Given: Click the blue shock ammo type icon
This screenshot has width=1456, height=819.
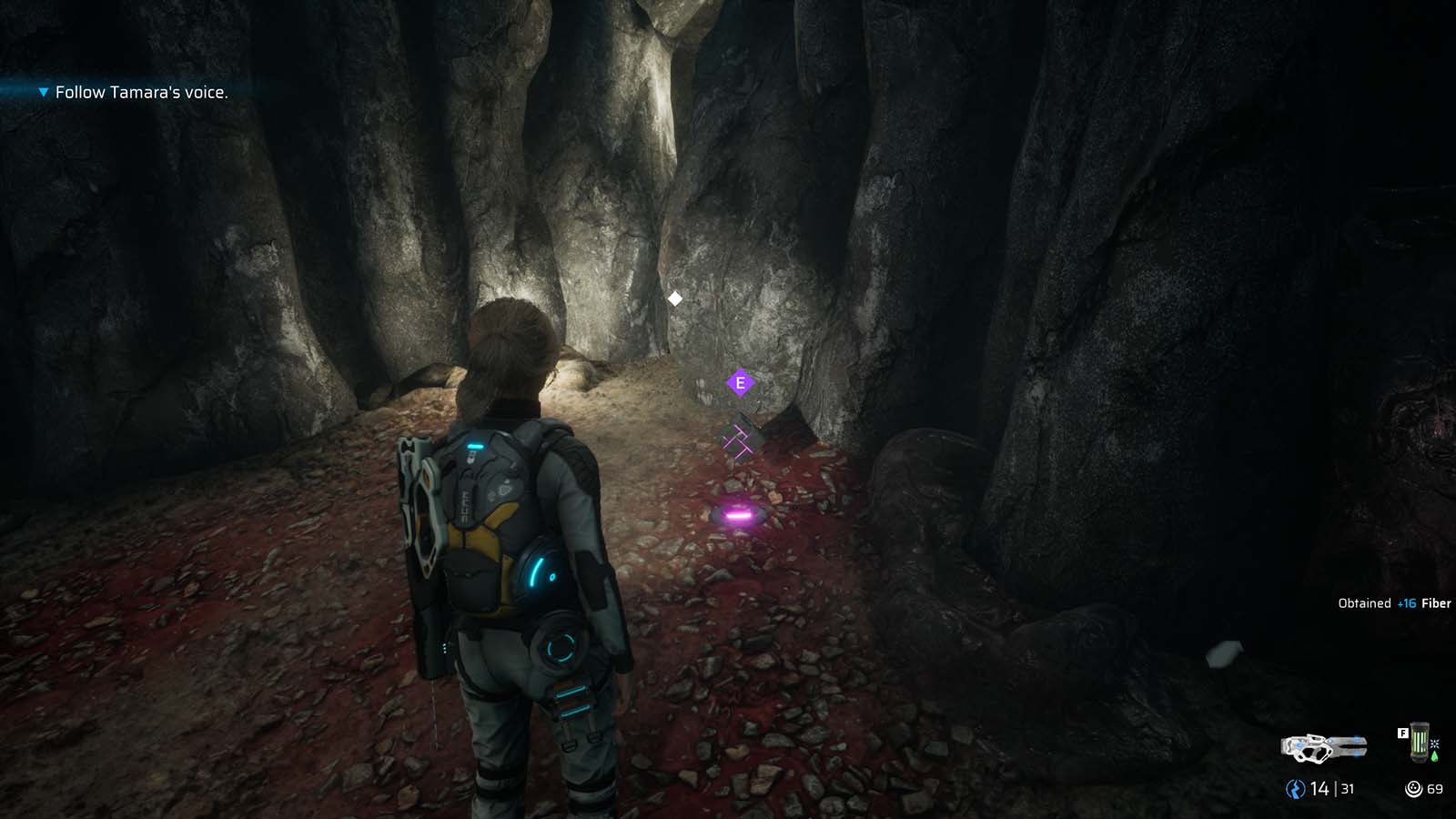Looking at the screenshot, I should (x=1294, y=787).
